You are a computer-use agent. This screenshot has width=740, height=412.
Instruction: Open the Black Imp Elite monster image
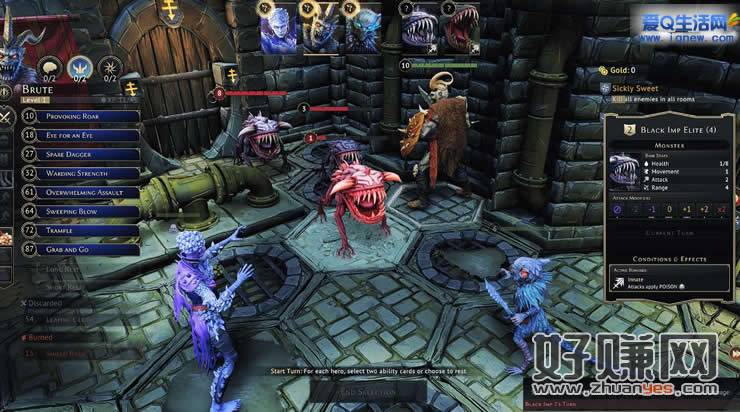(x=627, y=172)
